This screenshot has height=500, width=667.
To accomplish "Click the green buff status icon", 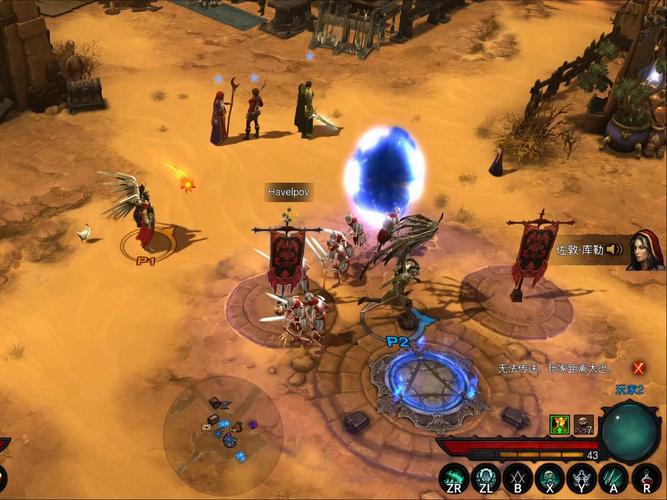I will click(x=559, y=425).
